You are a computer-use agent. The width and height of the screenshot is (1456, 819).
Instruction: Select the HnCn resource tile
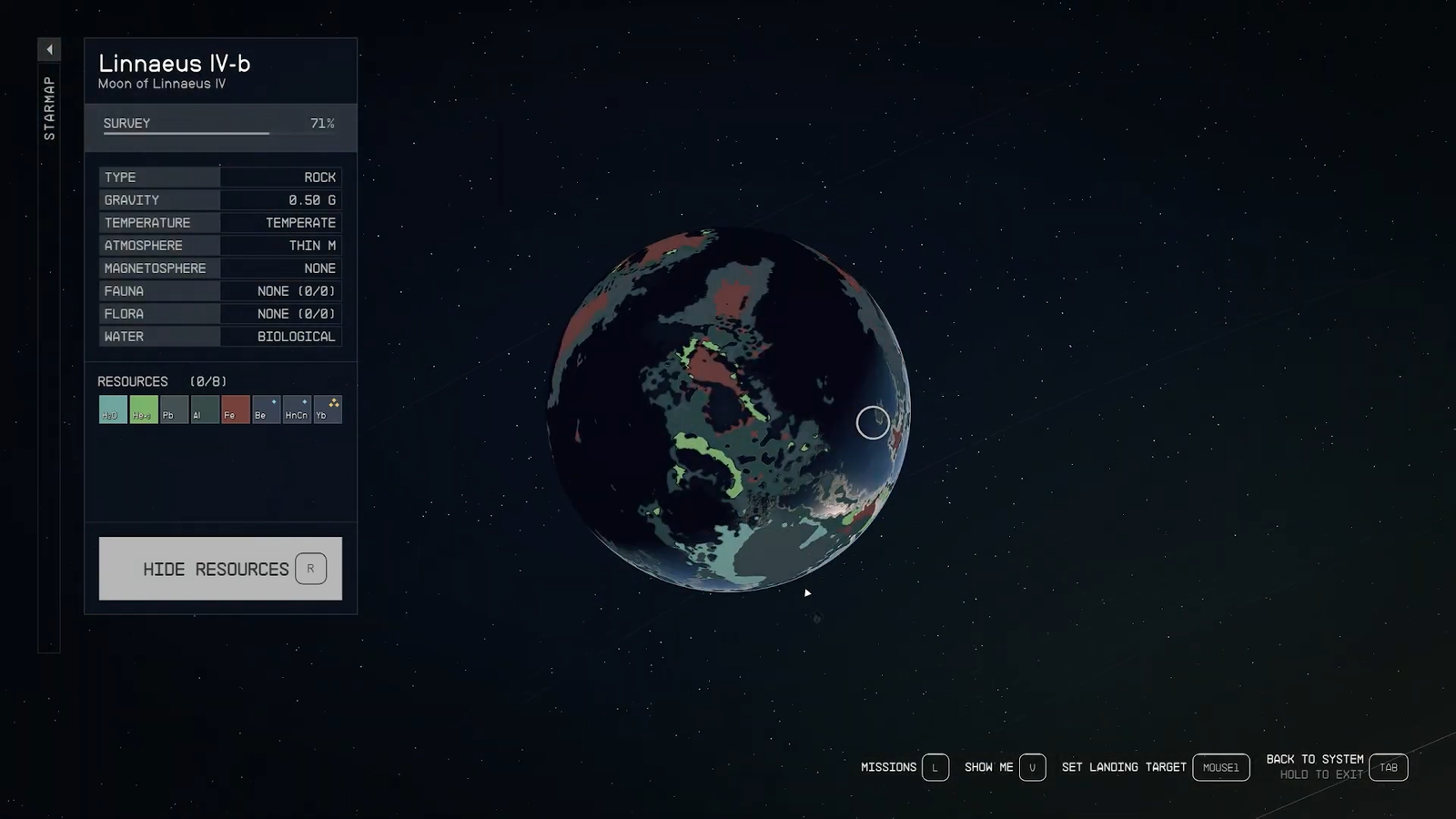coord(297,409)
